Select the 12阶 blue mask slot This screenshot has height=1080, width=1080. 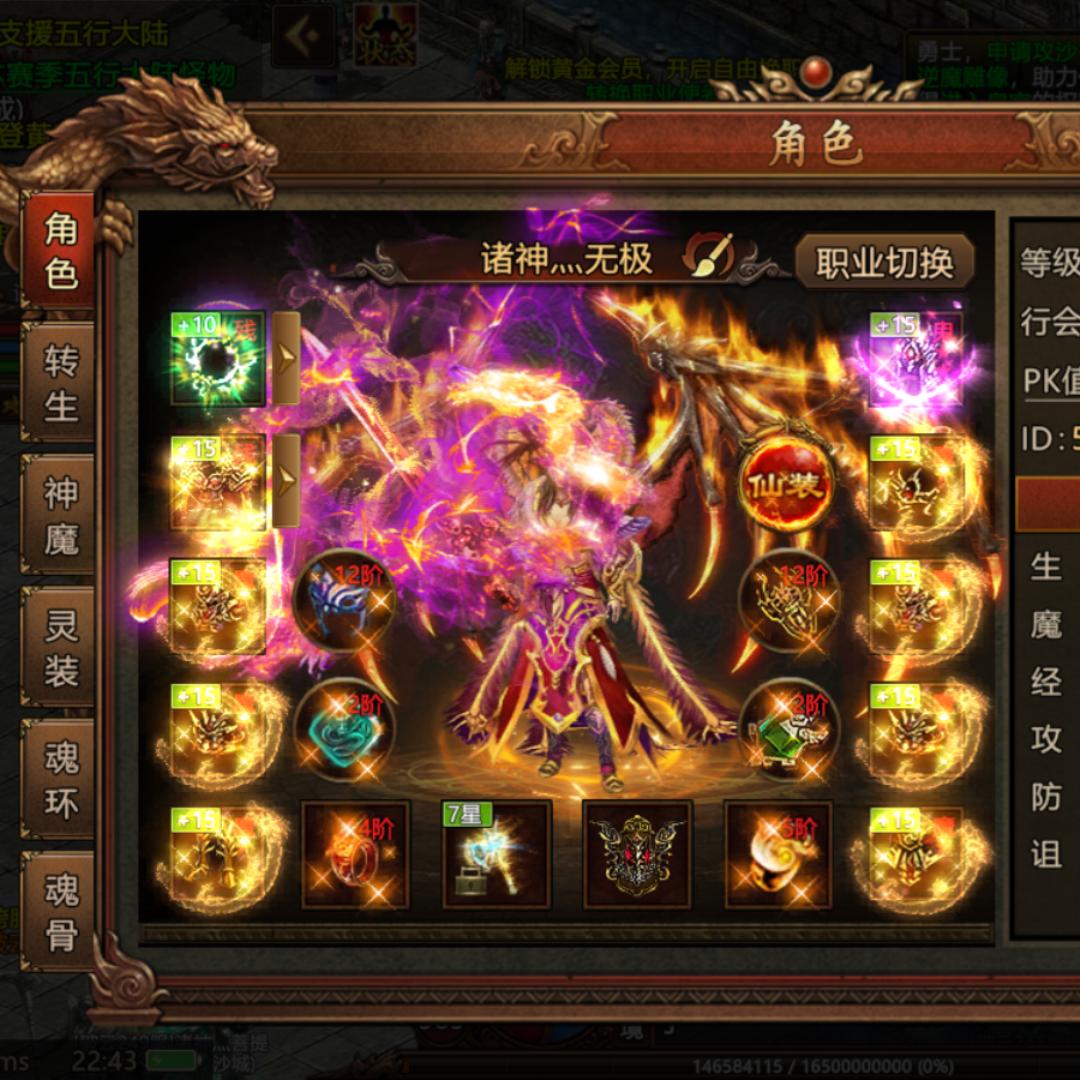(345, 602)
